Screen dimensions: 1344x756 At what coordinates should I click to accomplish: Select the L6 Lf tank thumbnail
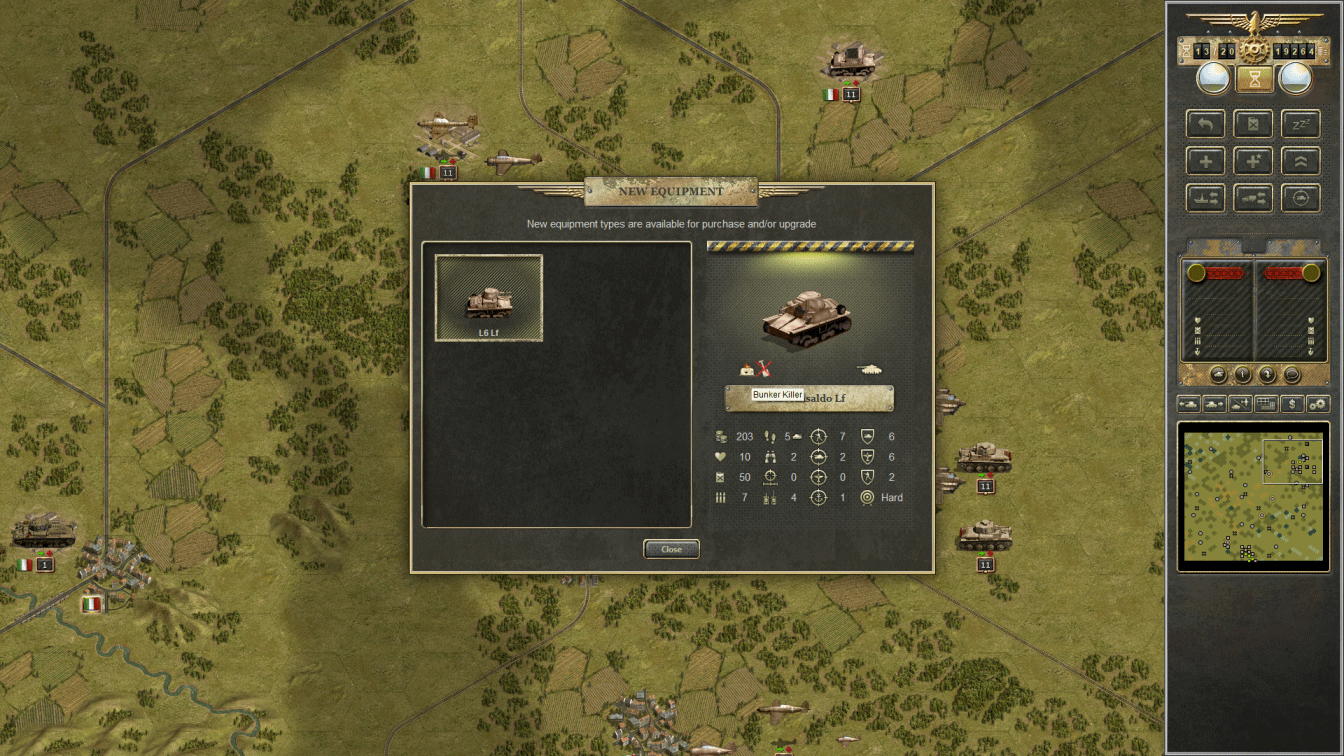pyautogui.click(x=489, y=298)
